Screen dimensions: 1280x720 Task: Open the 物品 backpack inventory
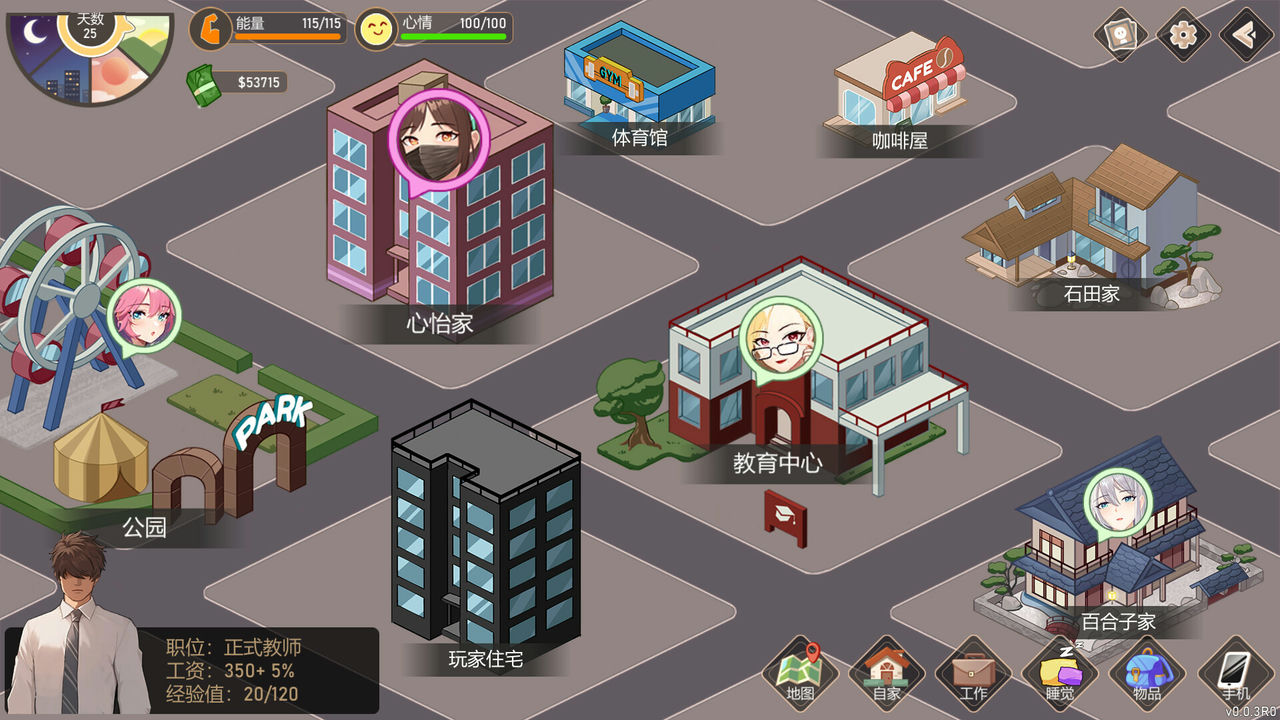point(1147,672)
